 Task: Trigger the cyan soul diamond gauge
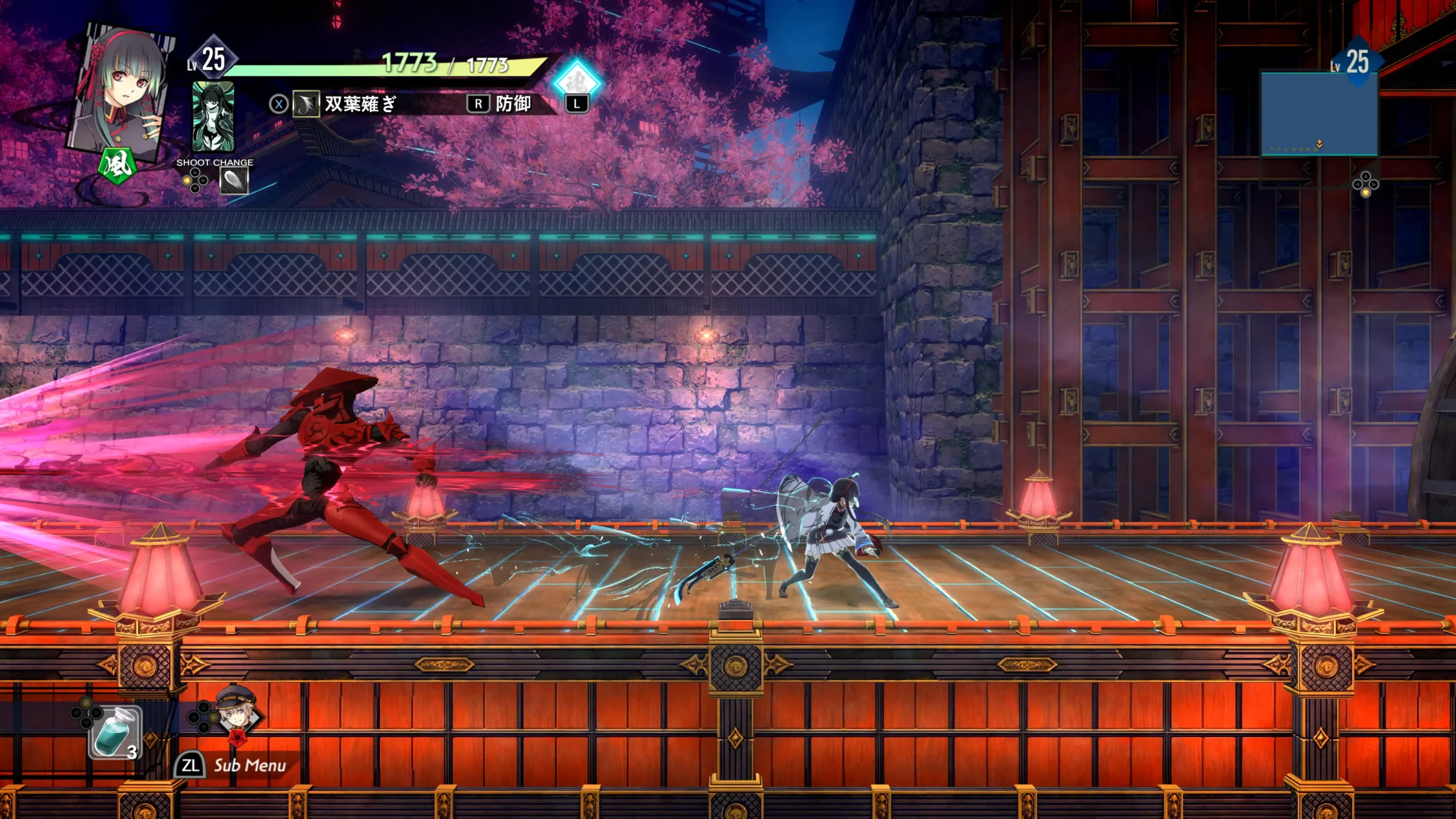tap(577, 81)
